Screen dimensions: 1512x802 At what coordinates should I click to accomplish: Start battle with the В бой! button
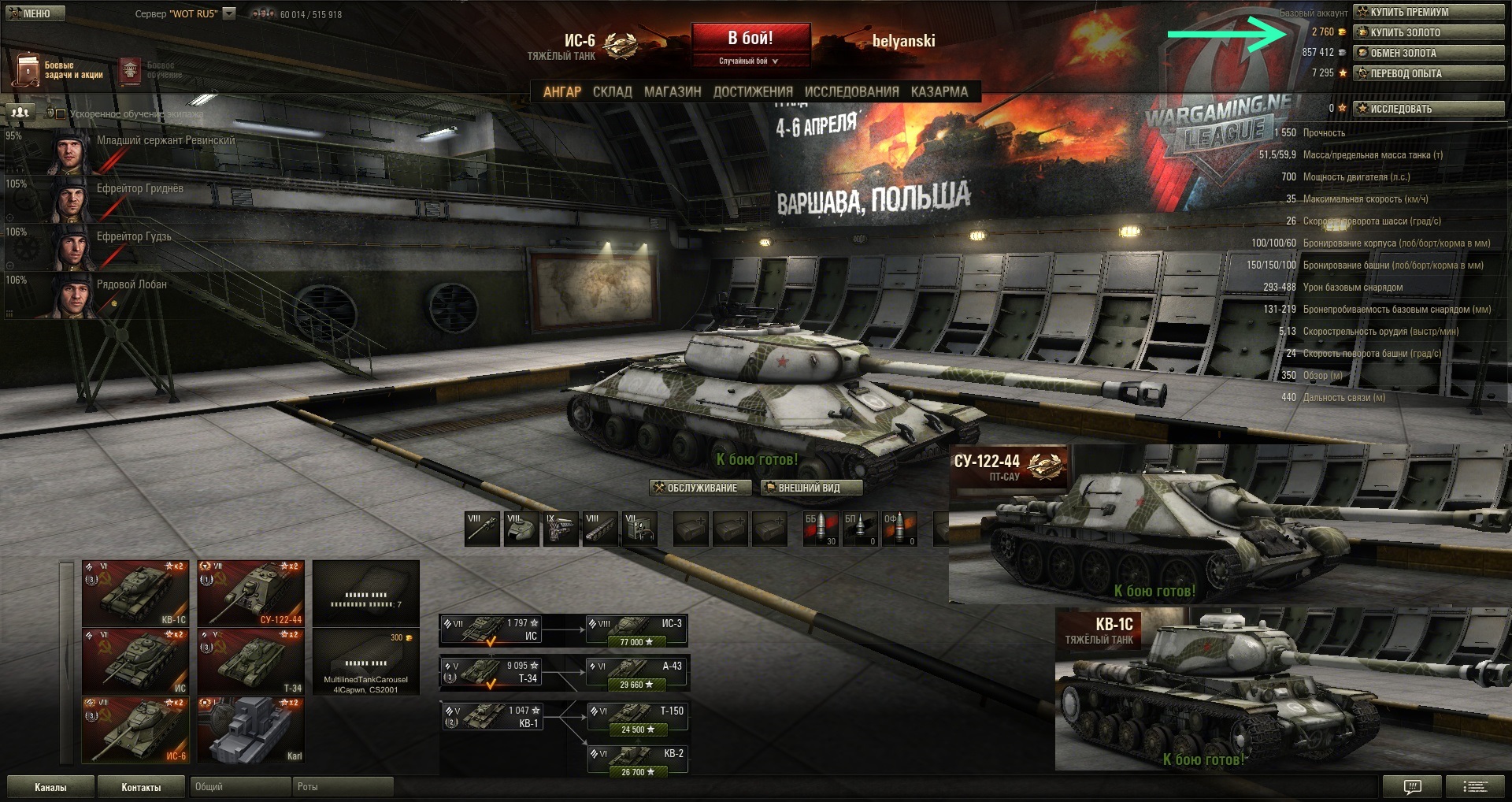(x=750, y=39)
